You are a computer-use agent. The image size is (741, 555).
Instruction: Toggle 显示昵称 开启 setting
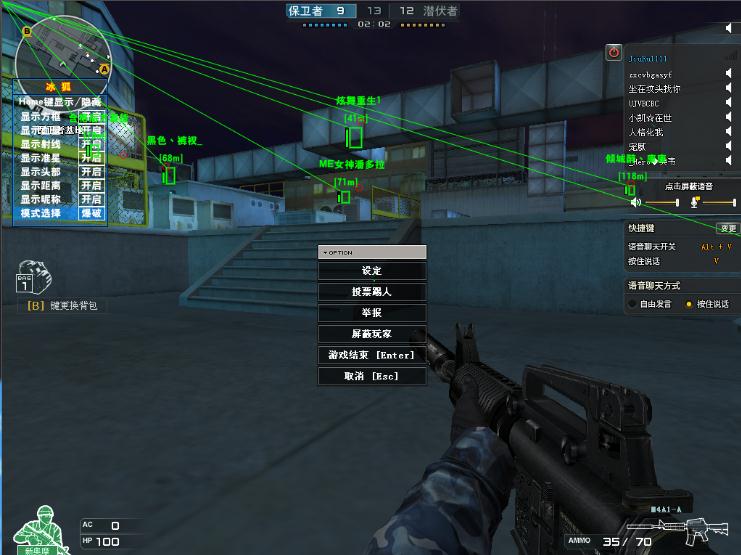click(x=91, y=200)
